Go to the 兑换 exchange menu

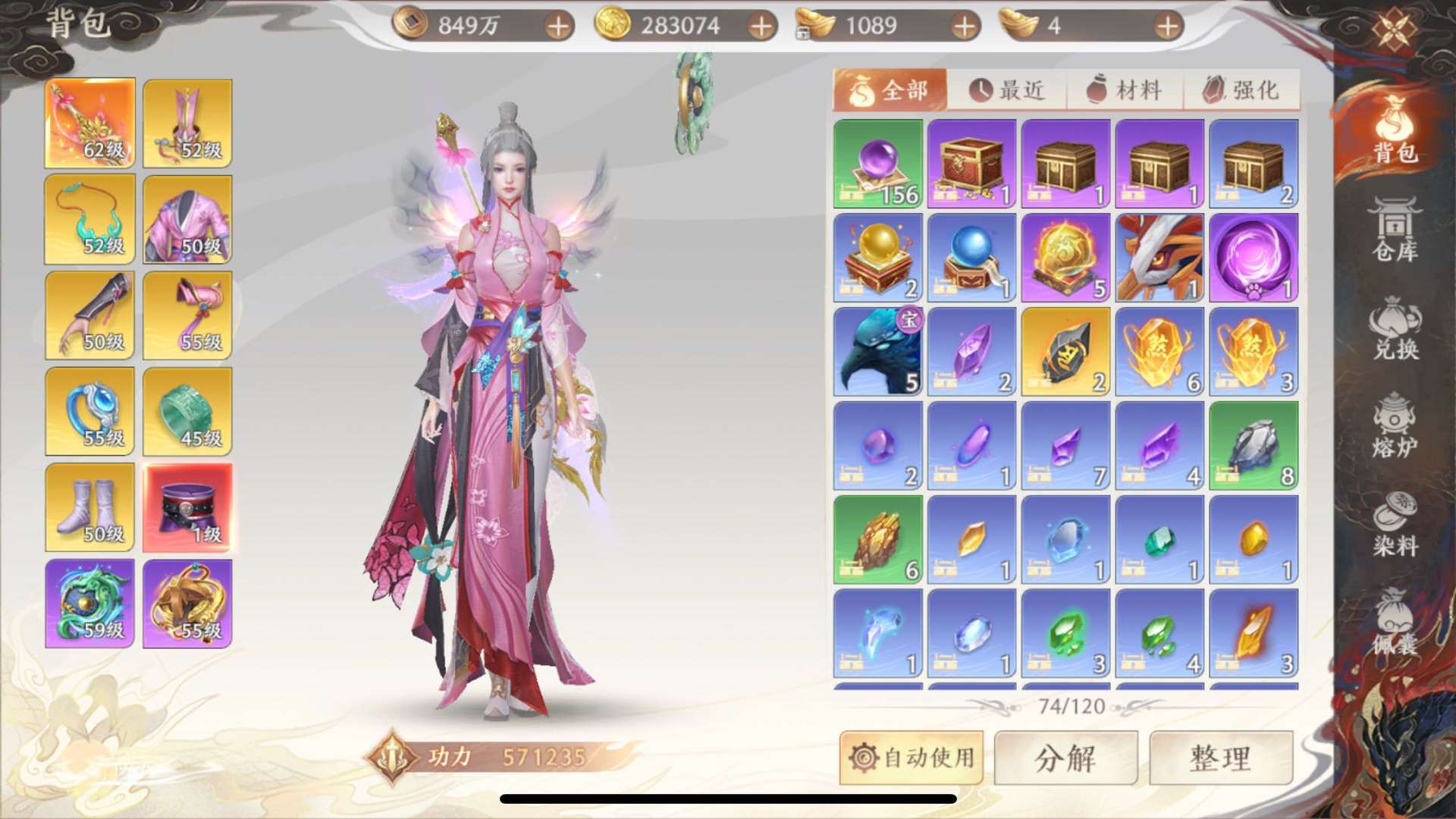click(x=1395, y=328)
